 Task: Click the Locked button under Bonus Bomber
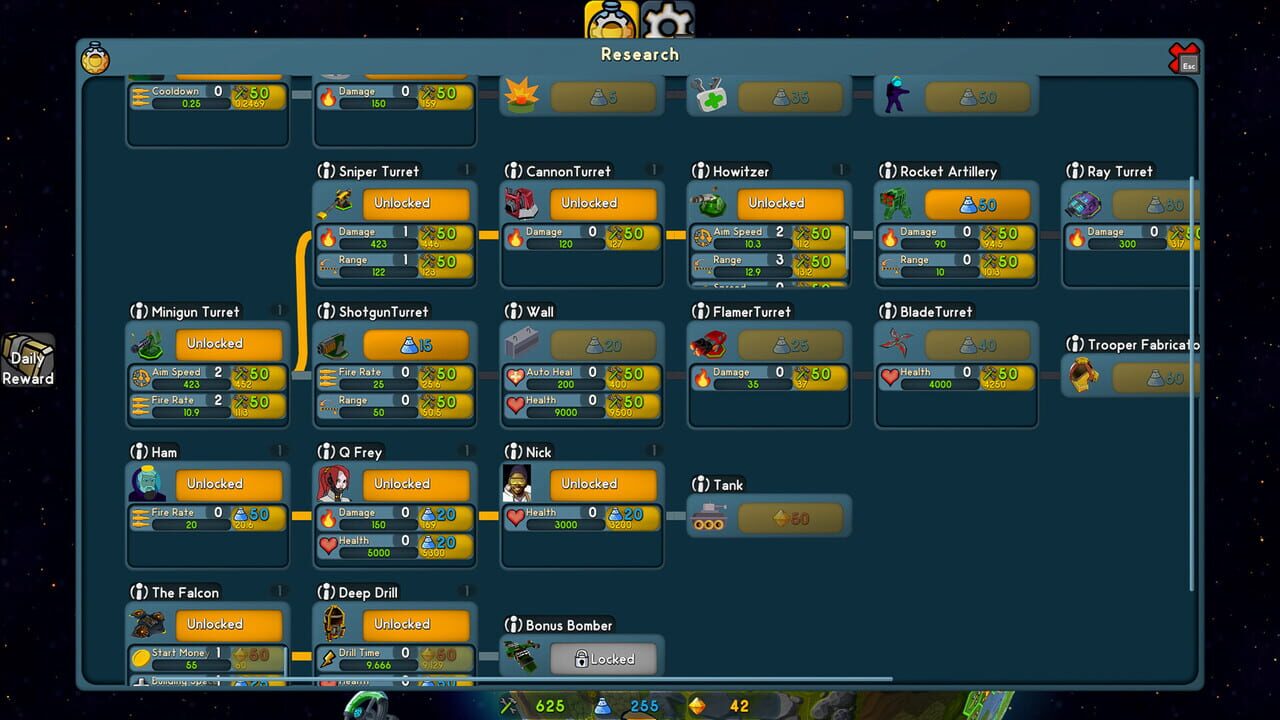(604, 658)
